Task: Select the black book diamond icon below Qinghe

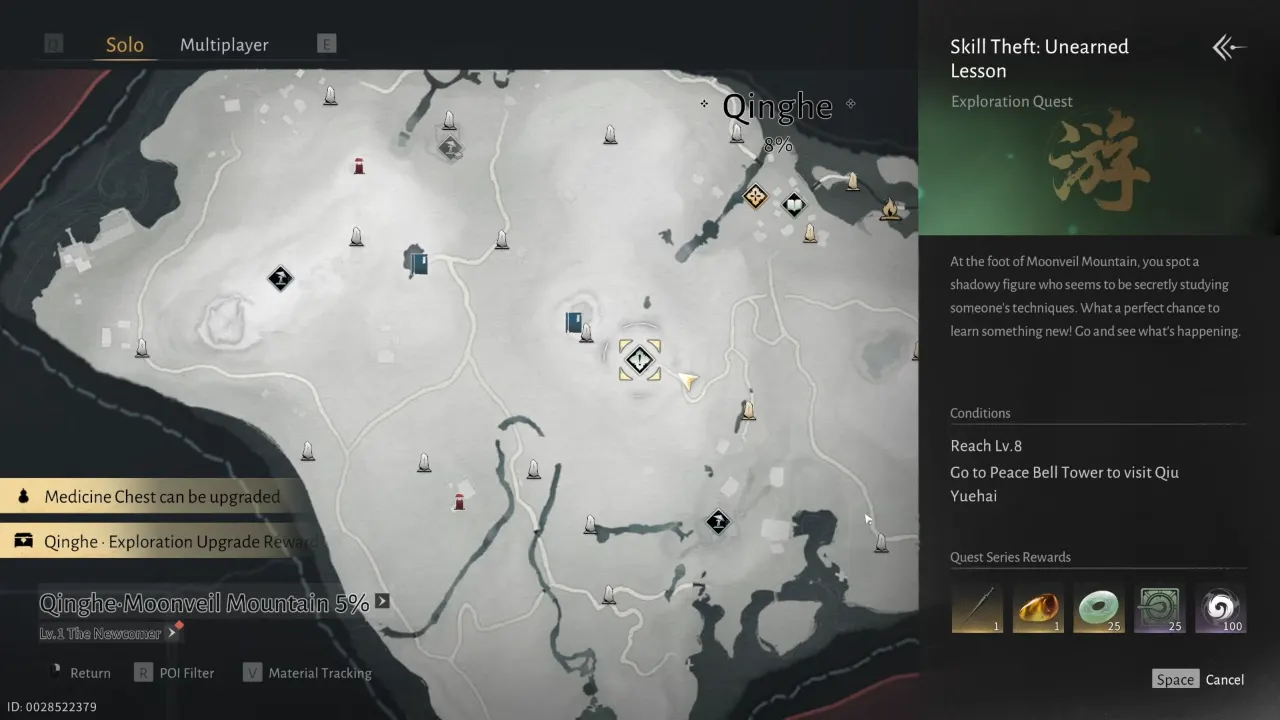Action: point(794,204)
